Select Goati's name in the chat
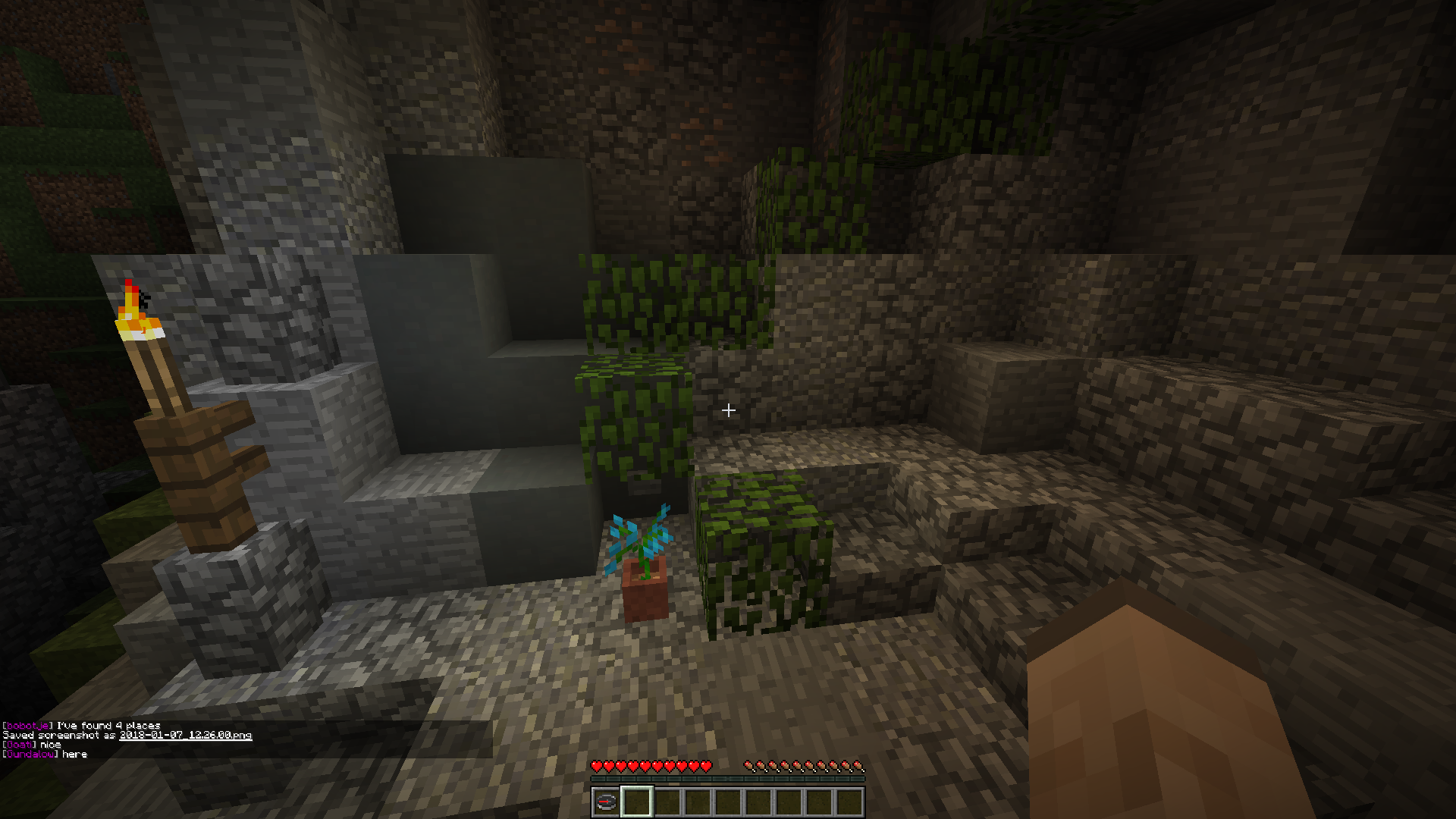 click(x=20, y=745)
